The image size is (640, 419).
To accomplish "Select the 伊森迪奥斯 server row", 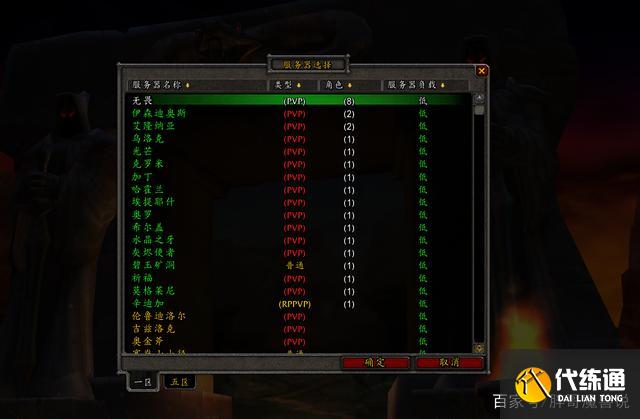I will click(x=295, y=114).
